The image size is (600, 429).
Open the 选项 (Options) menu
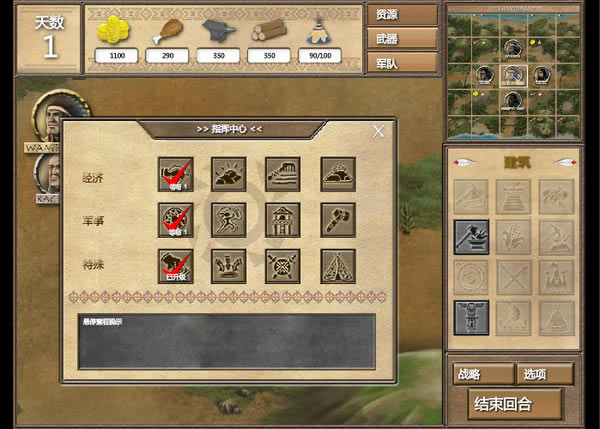545,374
